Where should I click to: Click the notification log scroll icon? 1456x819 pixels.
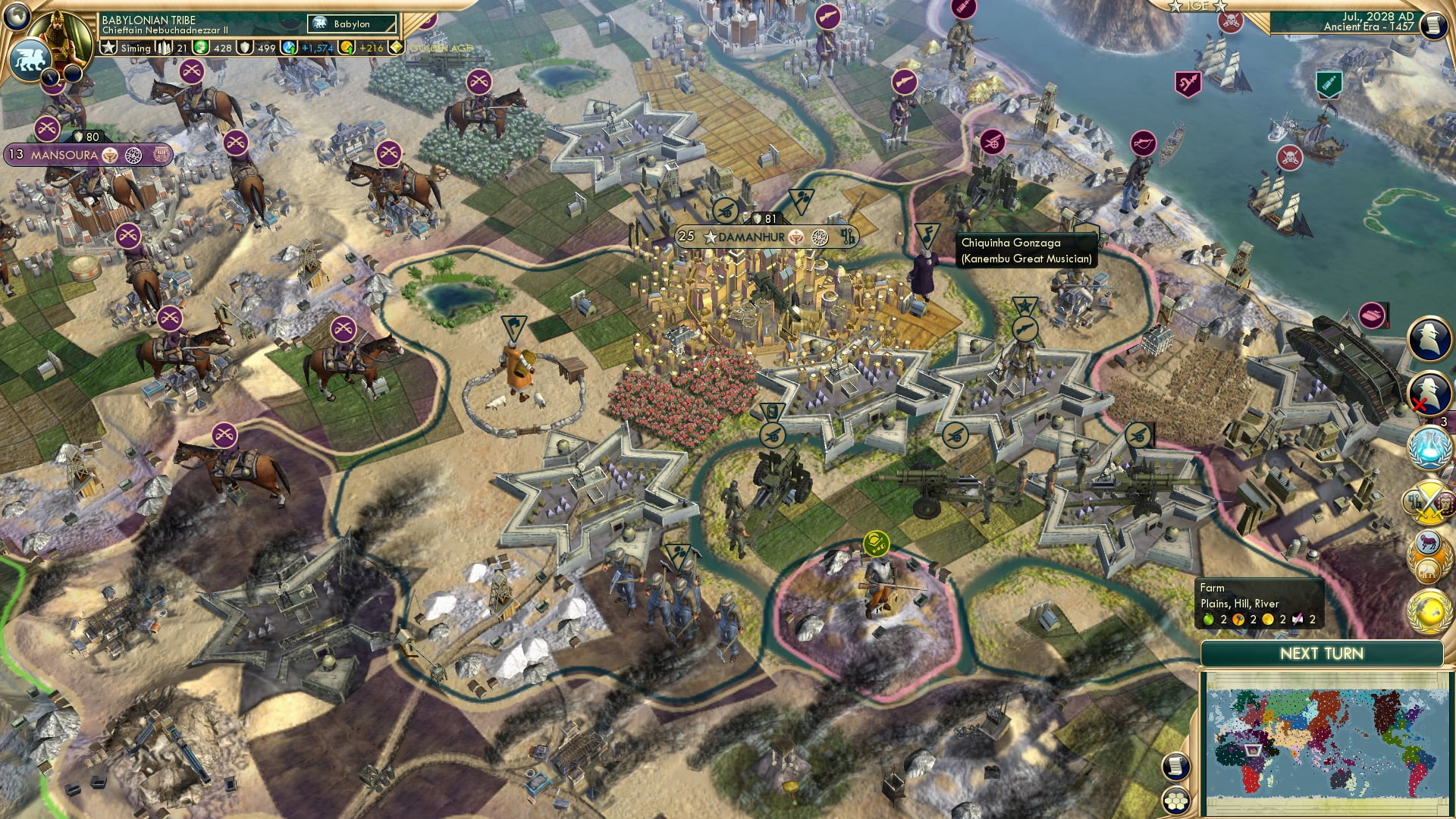1176,766
